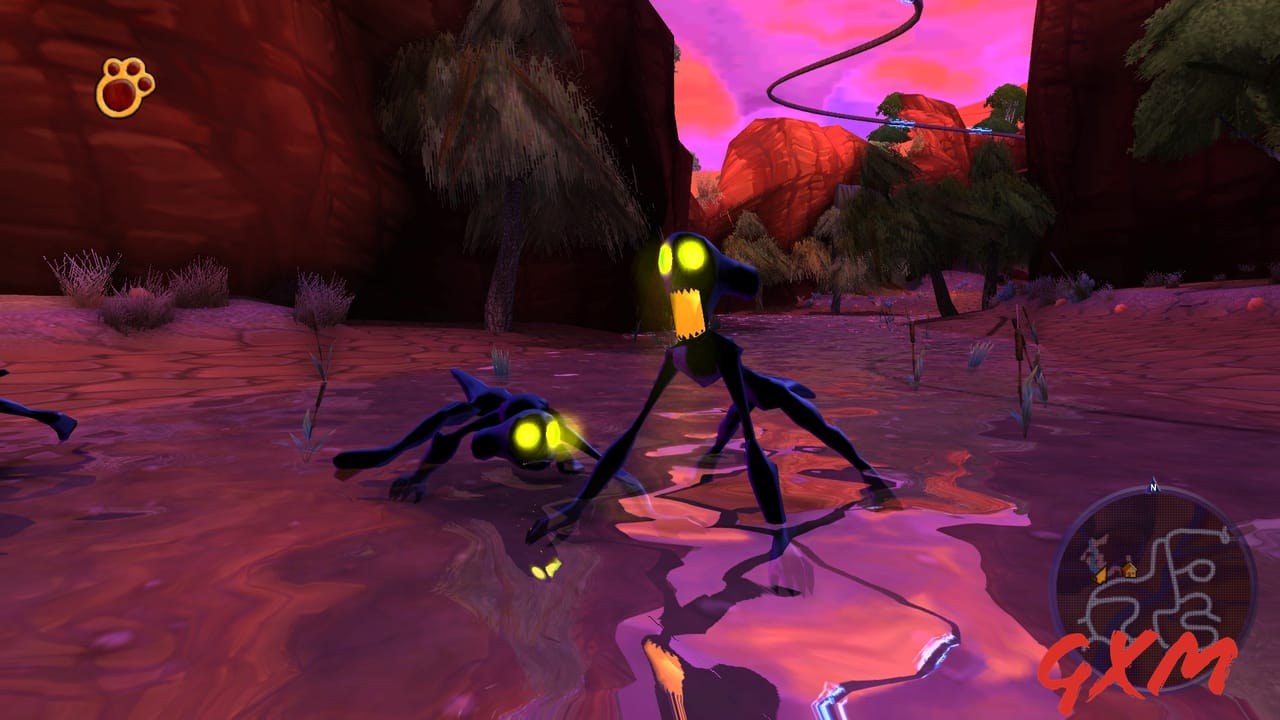Click the large paw pad inside the health icon
The height and width of the screenshot is (720, 1280).
click(x=119, y=96)
